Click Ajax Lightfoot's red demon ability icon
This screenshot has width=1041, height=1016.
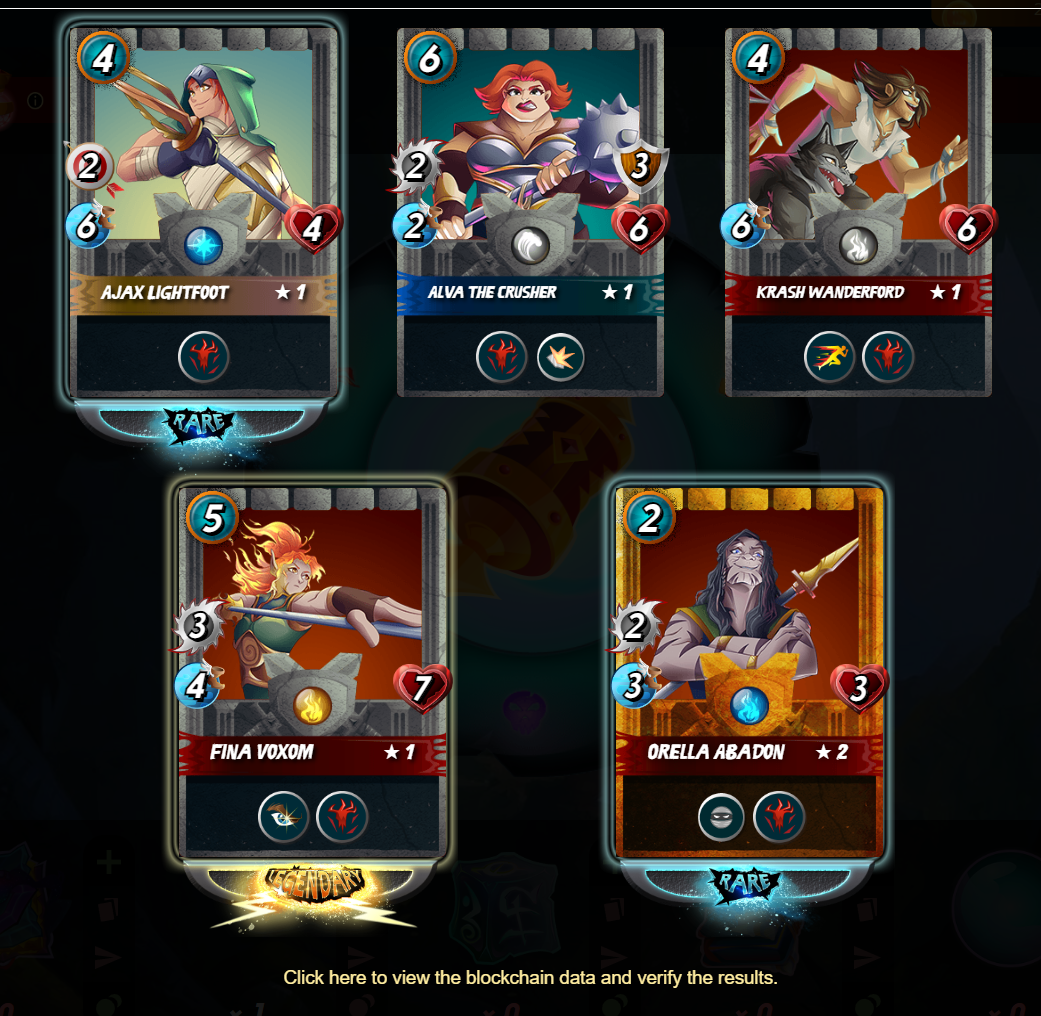point(204,358)
